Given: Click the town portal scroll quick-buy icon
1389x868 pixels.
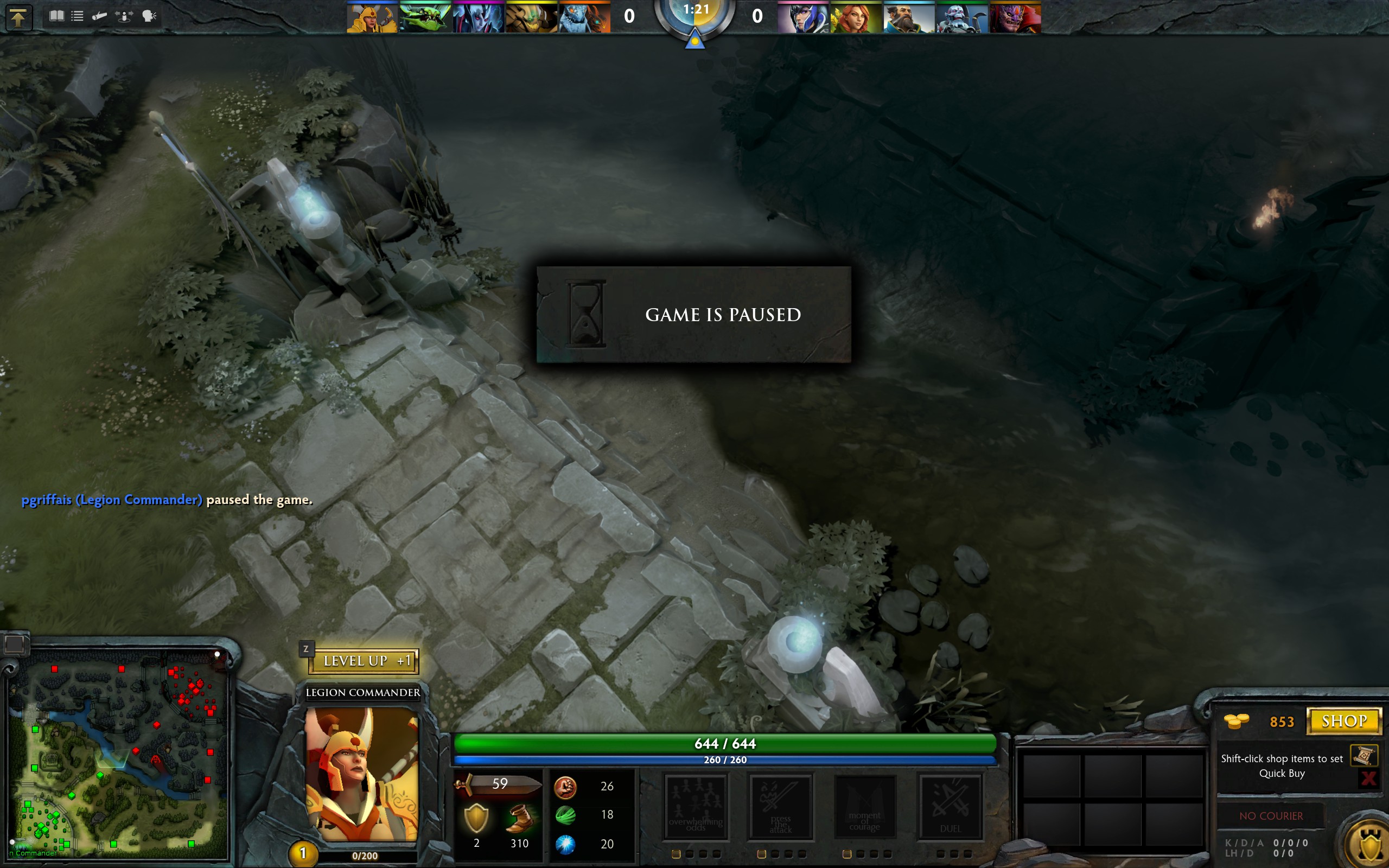Looking at the screenshot, I should click(1363, 756).
